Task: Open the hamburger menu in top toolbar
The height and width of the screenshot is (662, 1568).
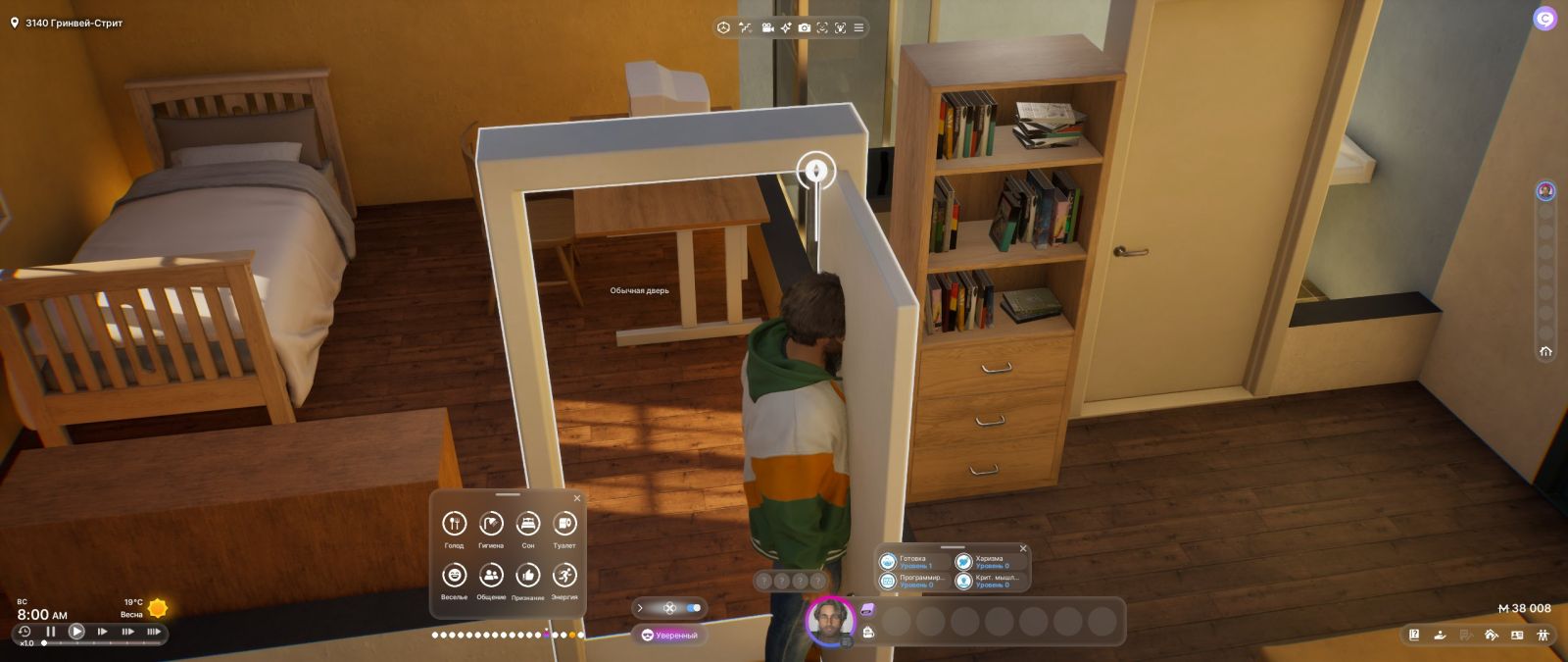Action: [x=858, y=27]
